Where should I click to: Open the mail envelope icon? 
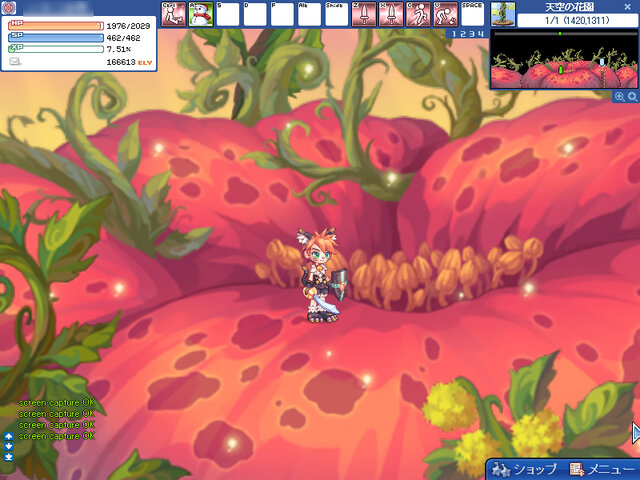(14, 61)
